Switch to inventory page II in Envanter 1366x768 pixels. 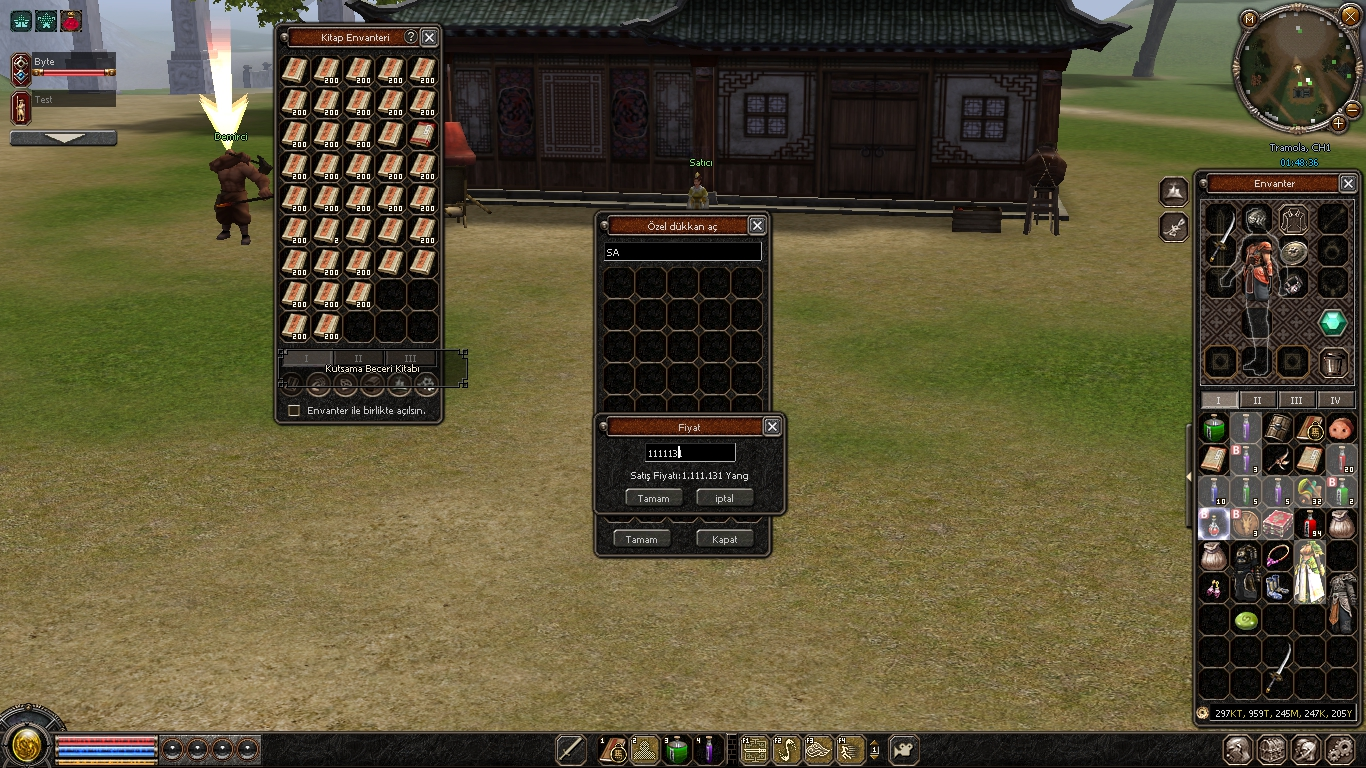click(x=1257, y=400)
